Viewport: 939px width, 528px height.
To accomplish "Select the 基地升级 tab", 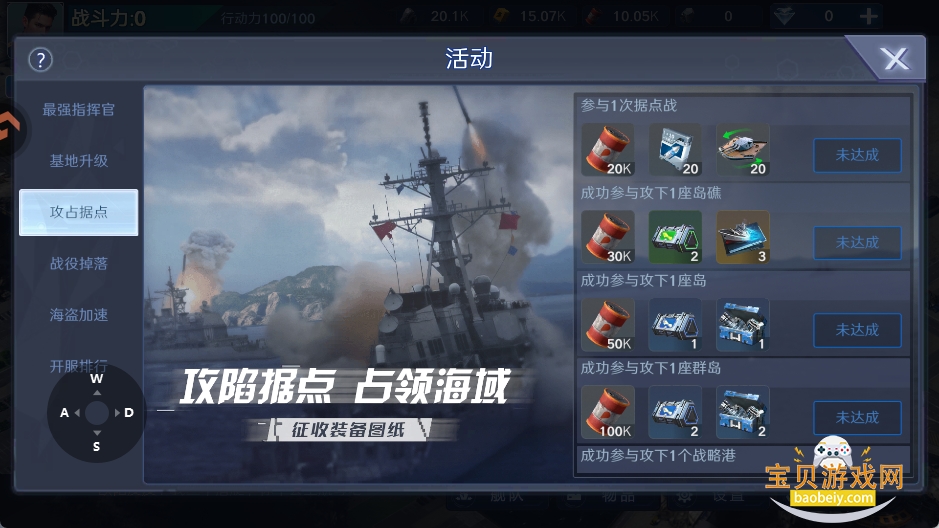I will (78, 160).
